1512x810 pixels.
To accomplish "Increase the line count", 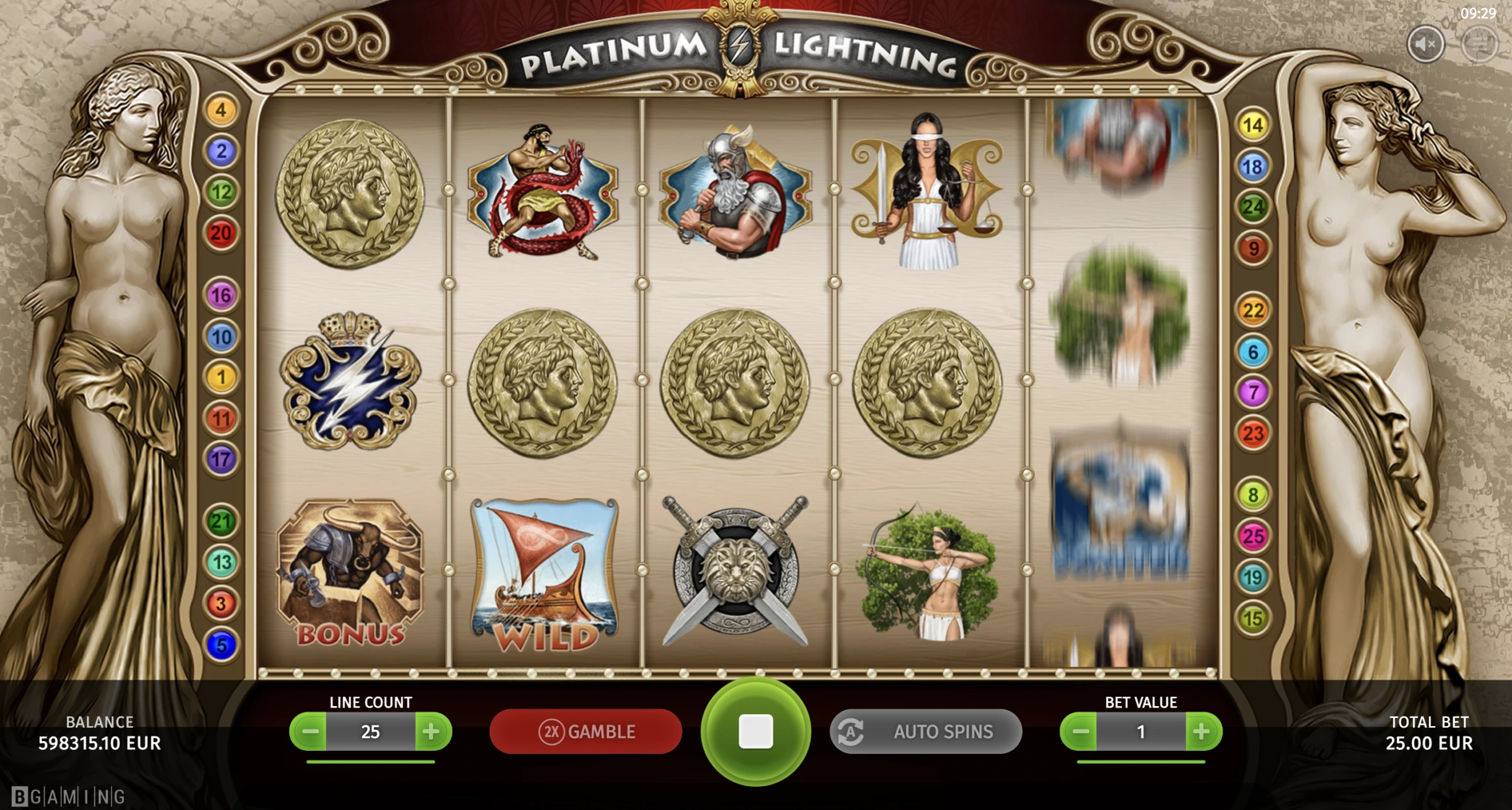I will click(432, 731).
